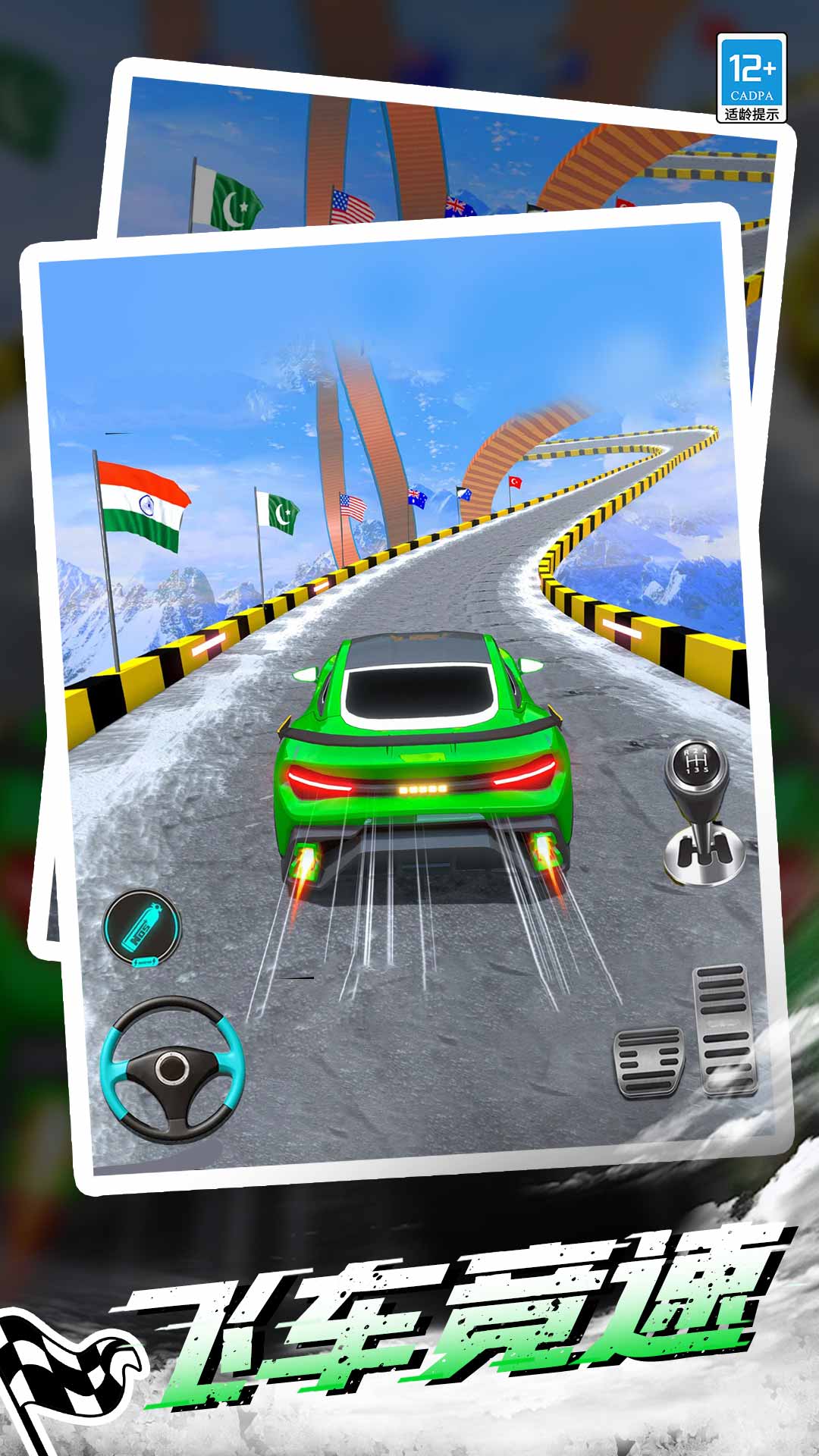Activate the nitro boost bottle button
This screenshot has height=1456, width=819.
click(143, 928)
